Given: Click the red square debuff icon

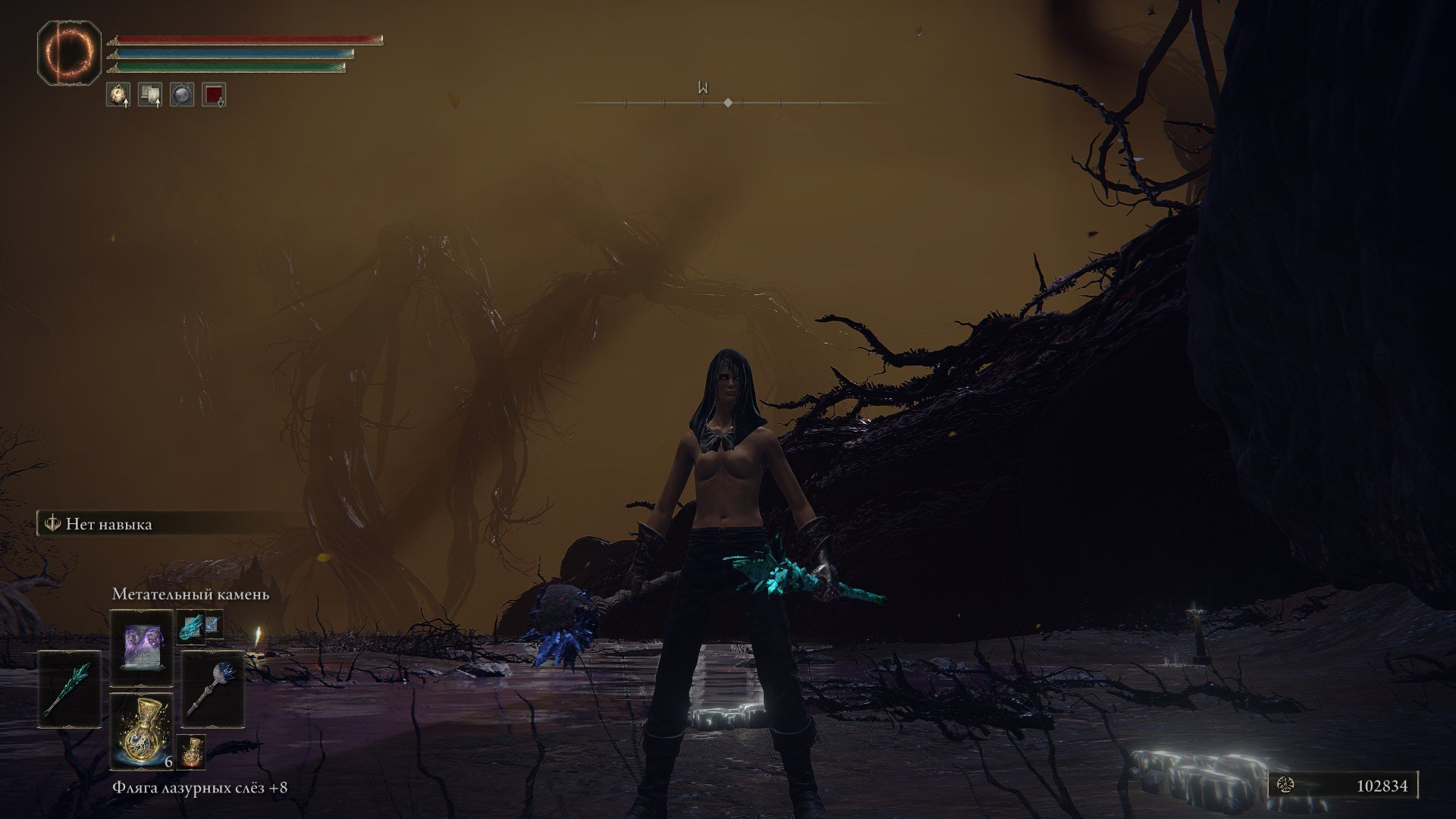Looking at the screenshot, I should click(214, 95).
